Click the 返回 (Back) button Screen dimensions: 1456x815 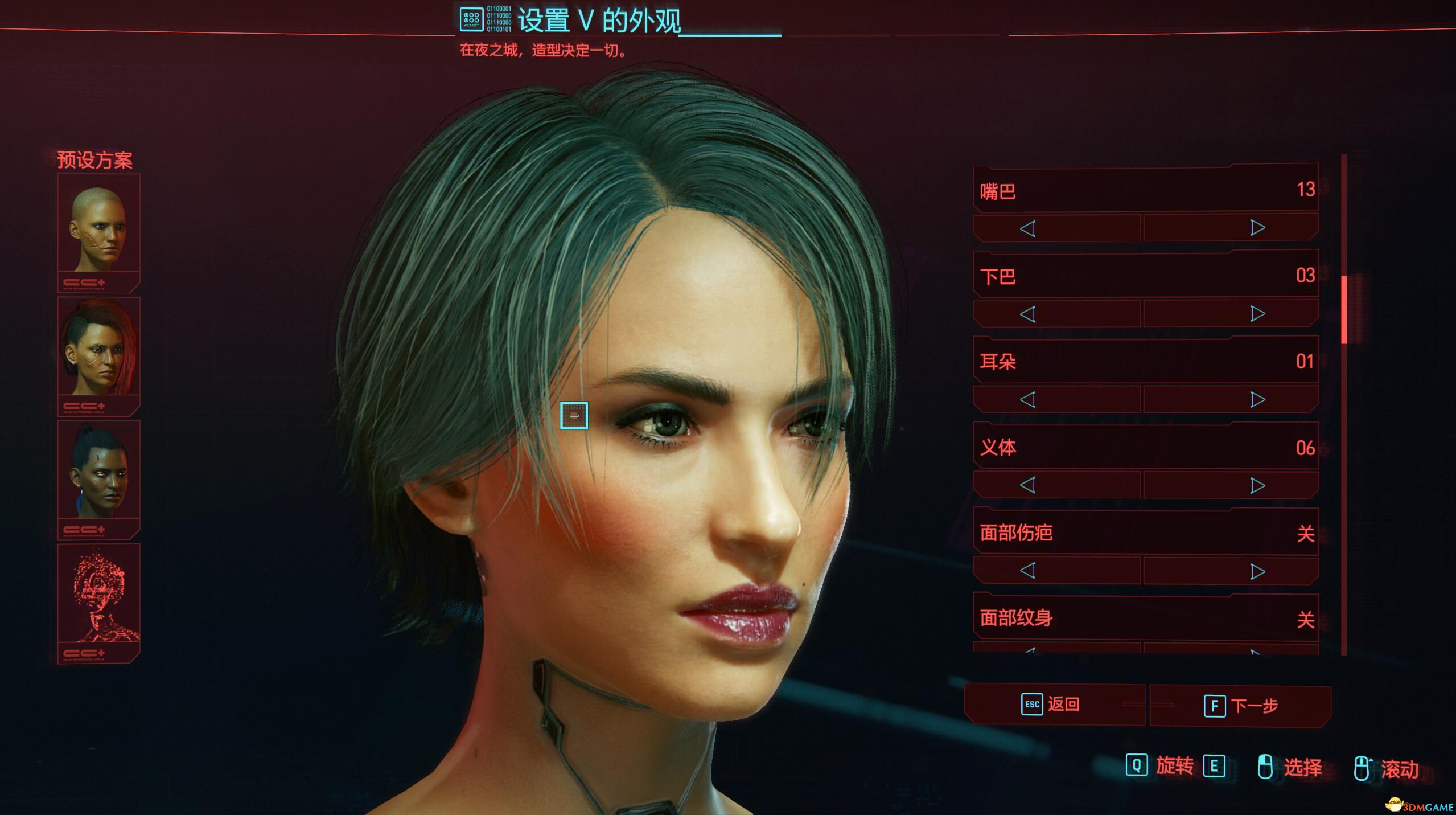point(1053,705)
